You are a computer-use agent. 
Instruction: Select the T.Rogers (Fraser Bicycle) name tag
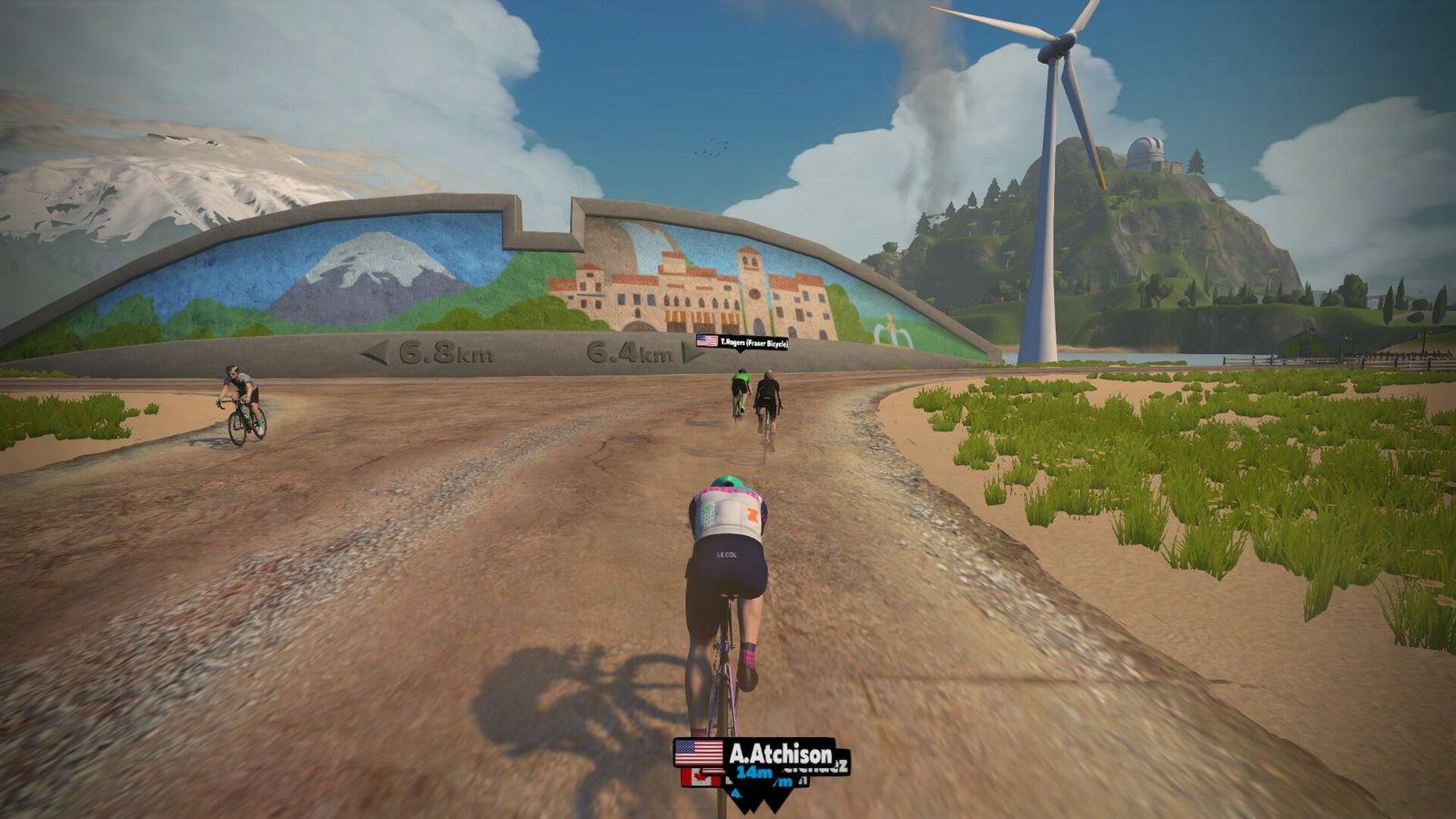click(x=742, y=341)
